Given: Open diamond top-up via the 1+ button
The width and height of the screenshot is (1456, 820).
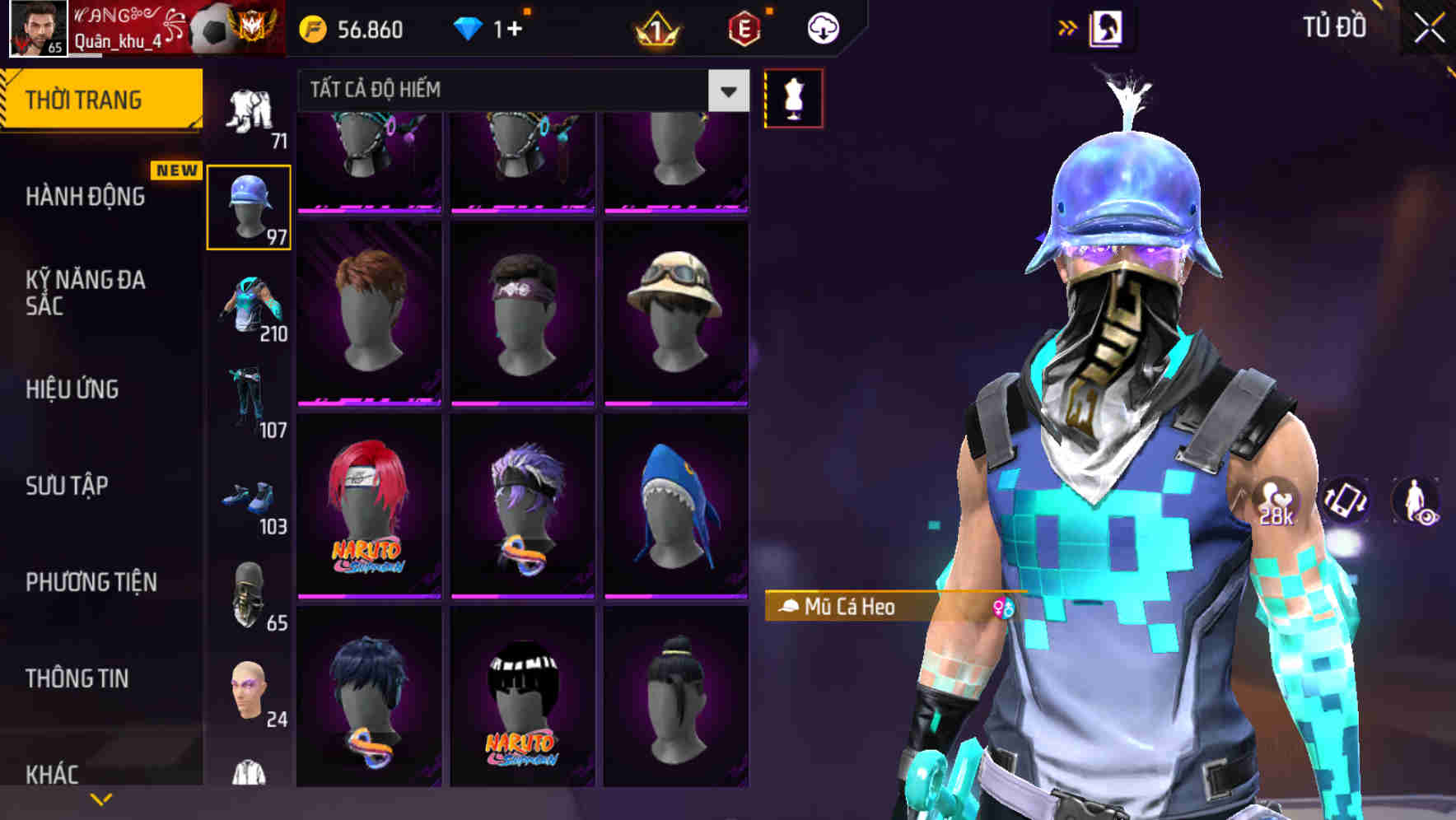Looking at the screenshot, I should point(495,27).
